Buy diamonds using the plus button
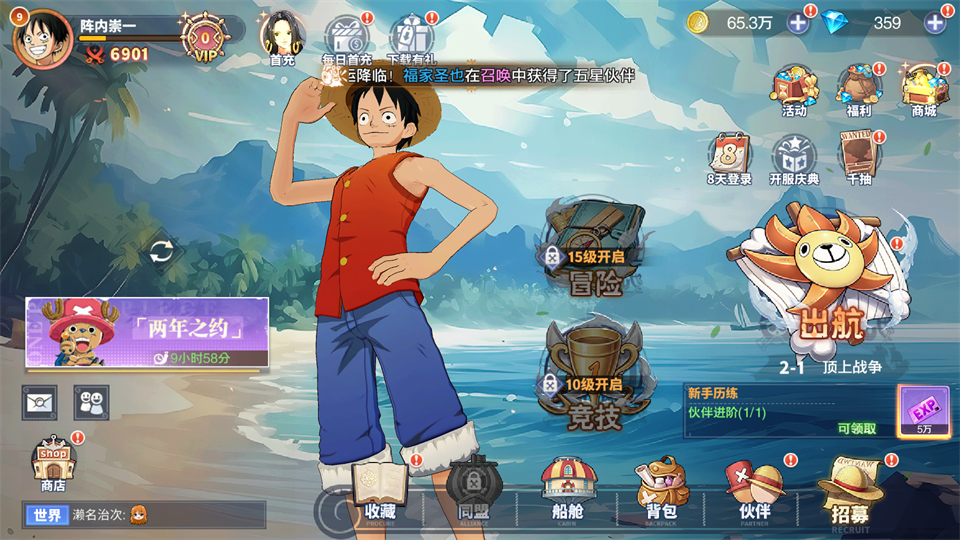Image resolution: width=960 pixels, height=540 pixels. click(936, 22)
